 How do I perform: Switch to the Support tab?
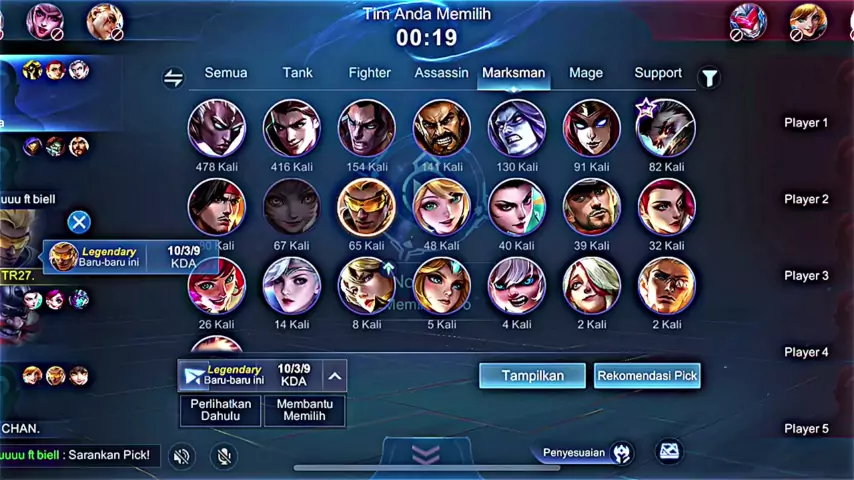tap(658, 73)
